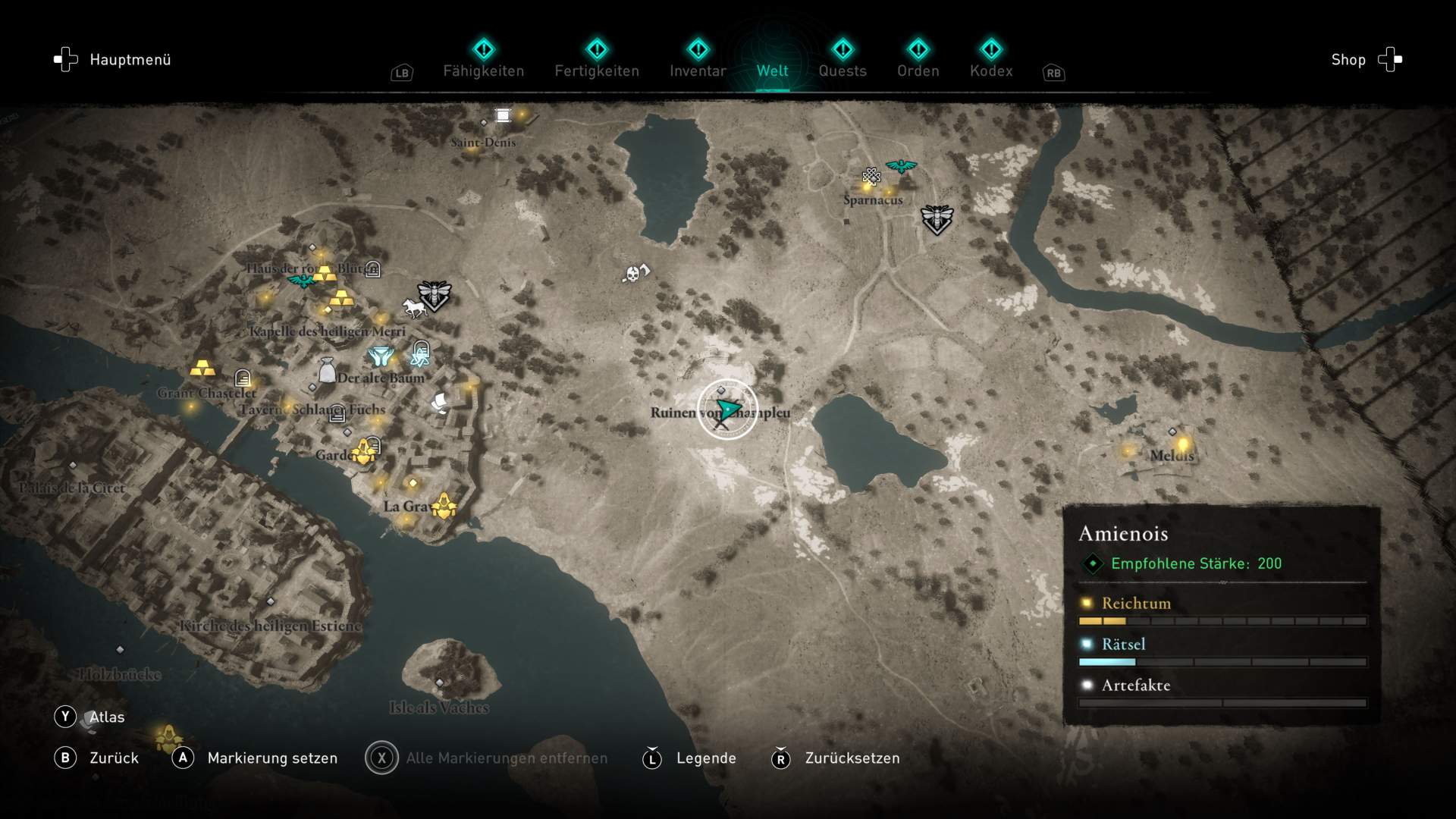The width and height of the screenshot is (1456, 819).
Task: Switch to the Quests tab
Action: click(x=842, y=71)
